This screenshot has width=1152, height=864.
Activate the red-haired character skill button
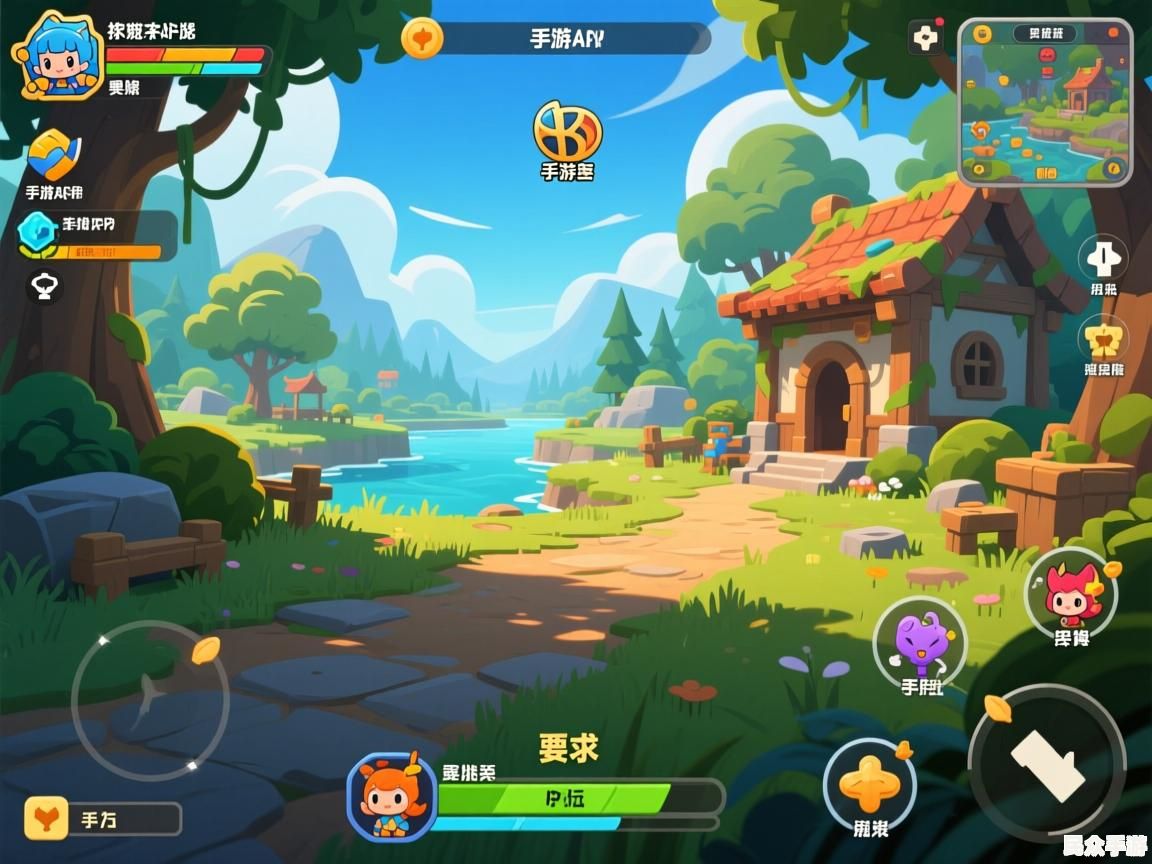pyautogui.click(x=1071, y=592)
